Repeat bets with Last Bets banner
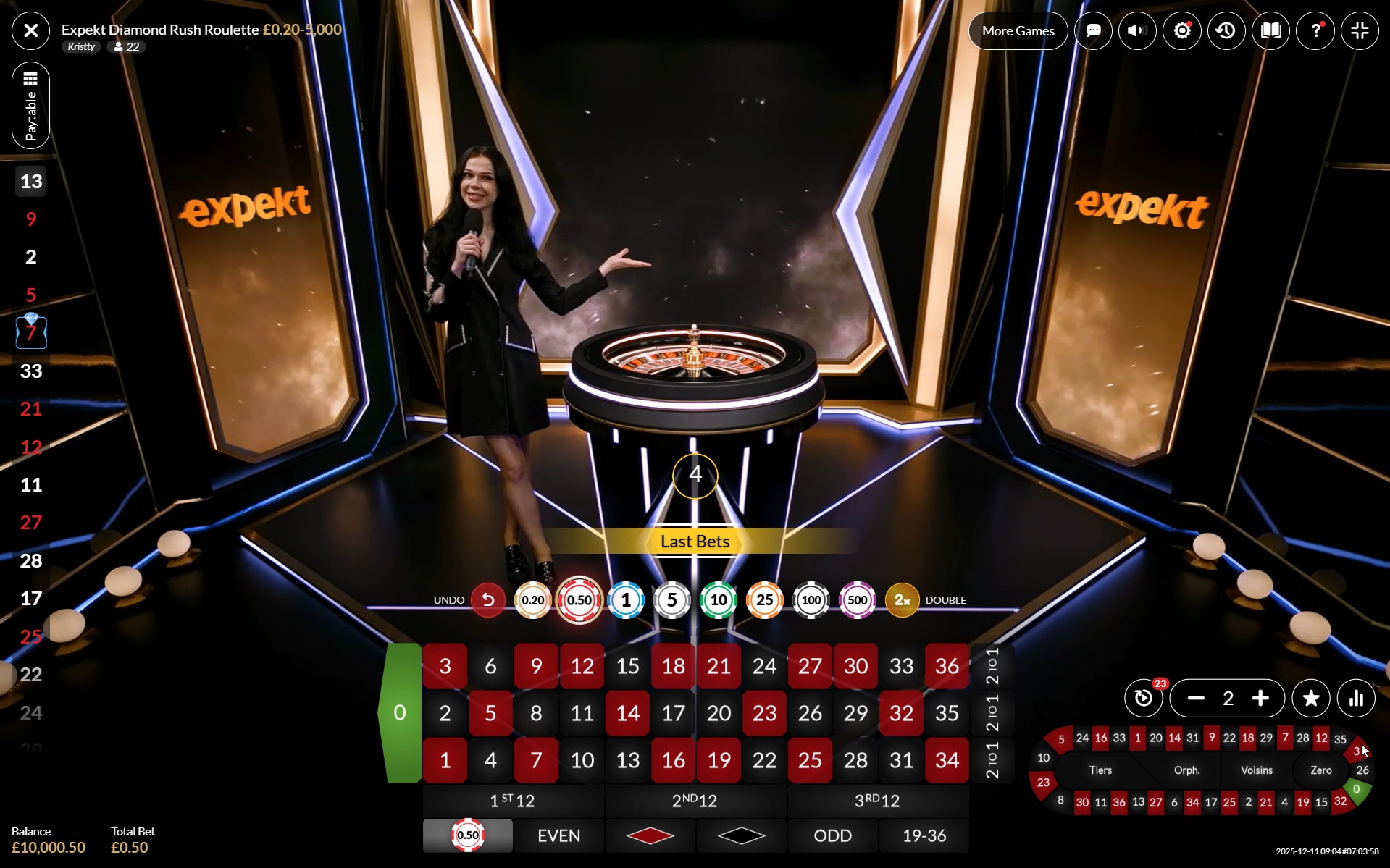Viewport: 1390px width, 868px height. (x=695, y=542)
